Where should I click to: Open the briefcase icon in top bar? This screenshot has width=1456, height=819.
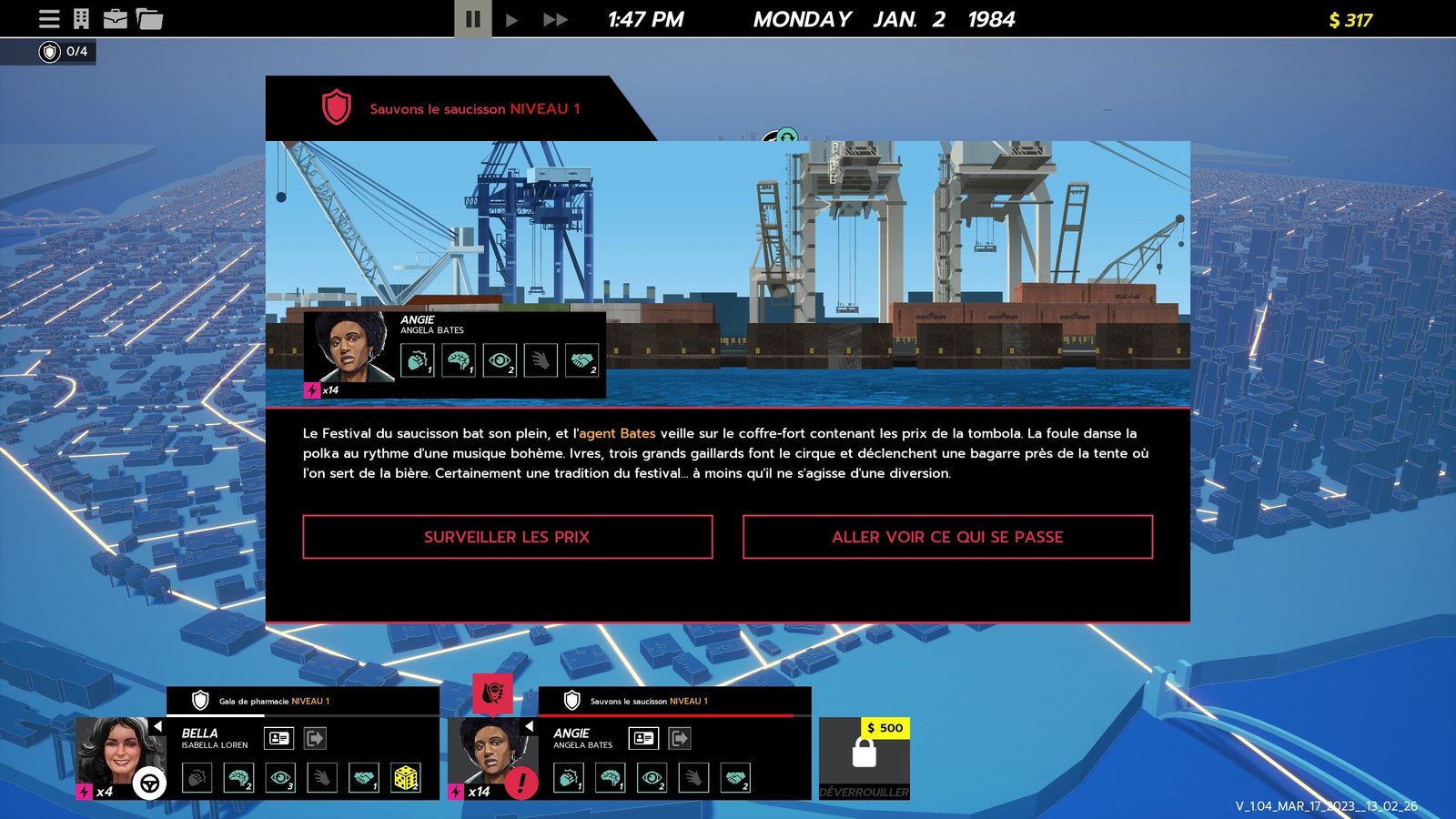click(116, 18)
